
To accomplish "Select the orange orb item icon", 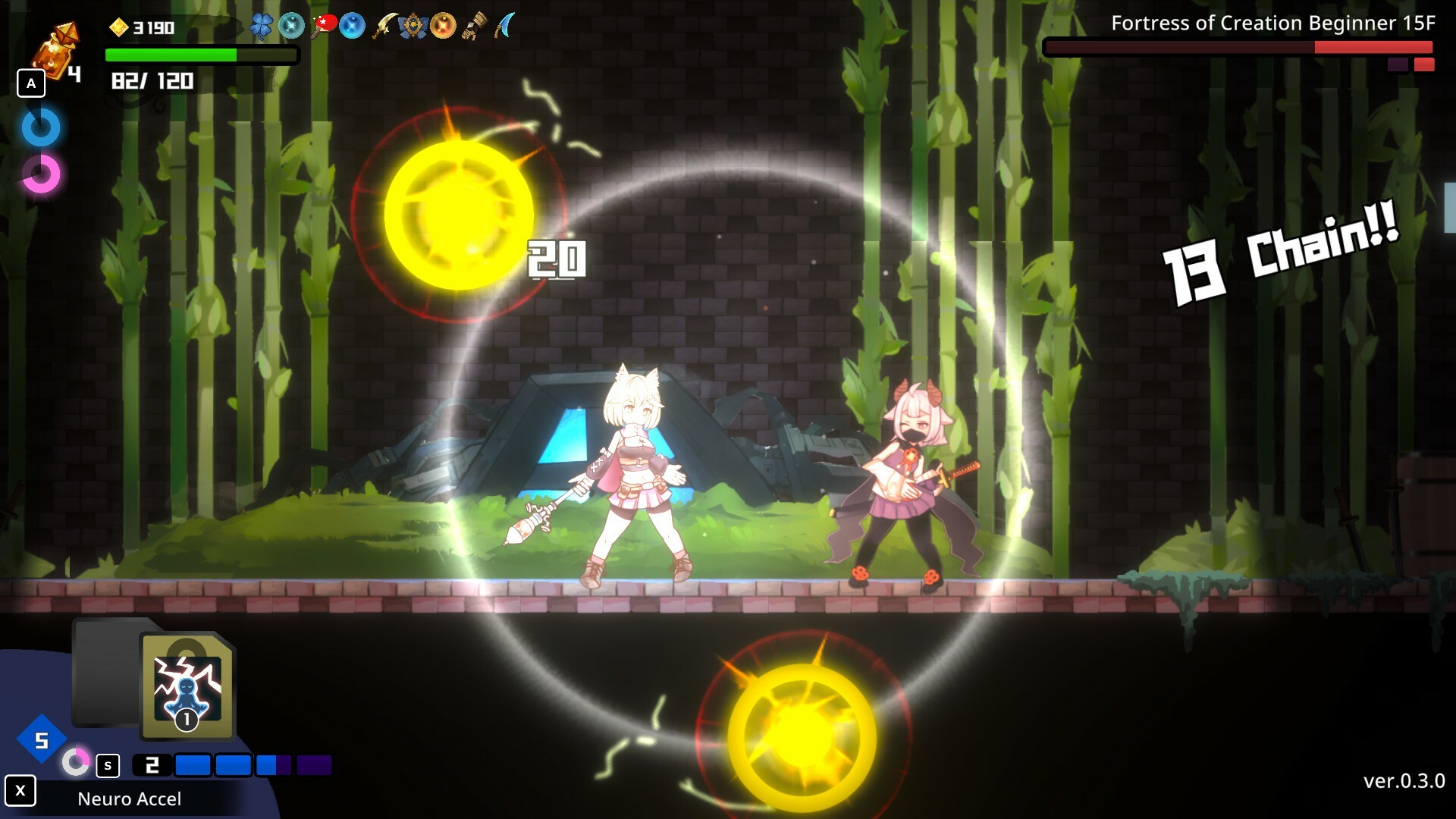I will click(x=444, y=25).
